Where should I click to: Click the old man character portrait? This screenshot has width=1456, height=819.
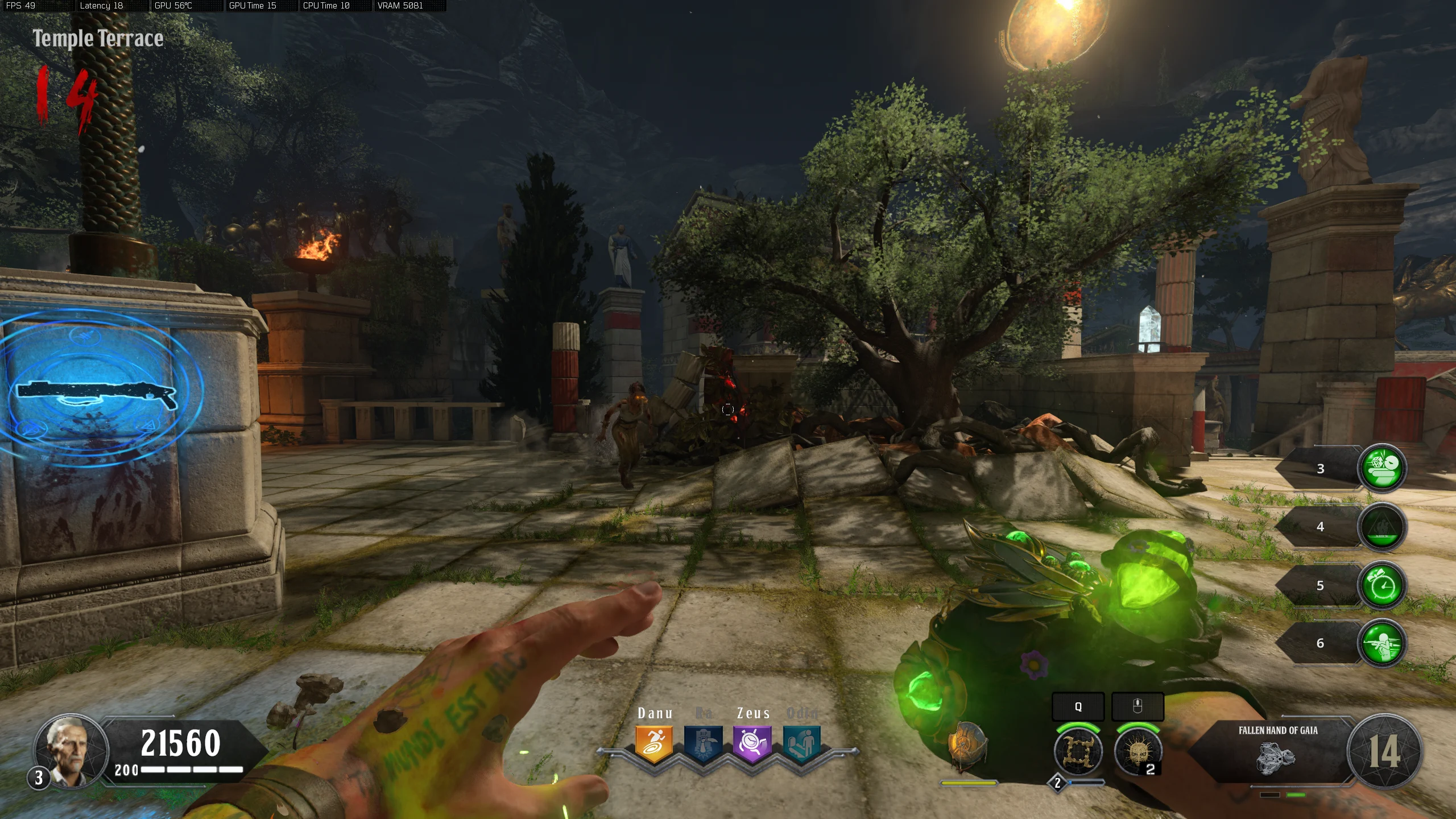click(71, 750)
